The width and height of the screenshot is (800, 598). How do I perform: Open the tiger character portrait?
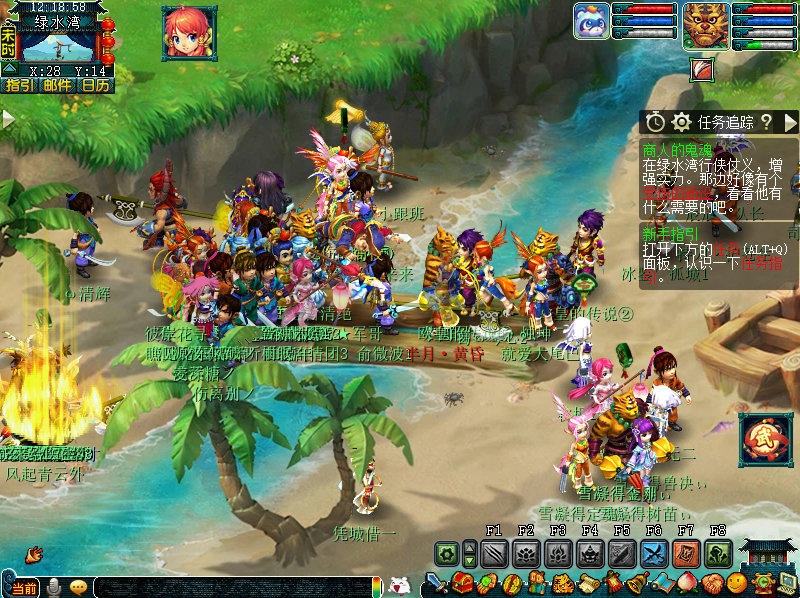click(706, 25)
